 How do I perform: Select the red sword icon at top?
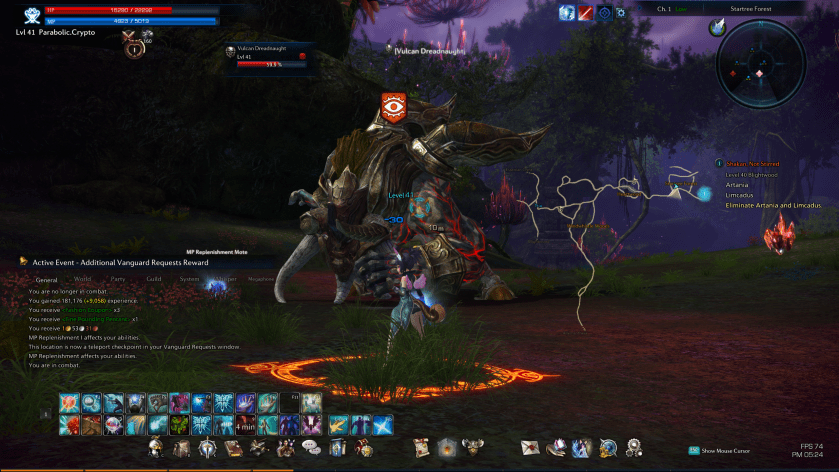pos(586,13)
